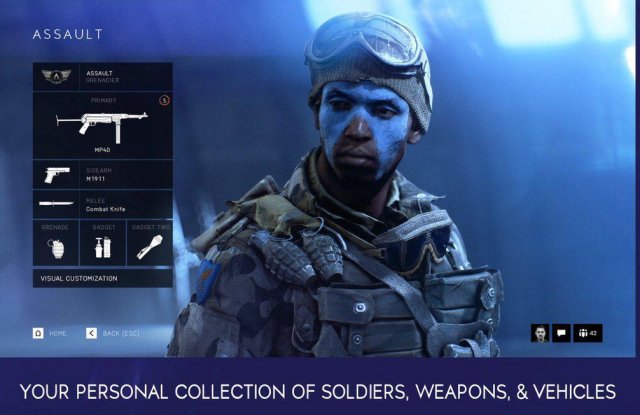The height and width of the screenshot is (415, 640).
Task: Go to the Home screen
Action: pos(50,332)
